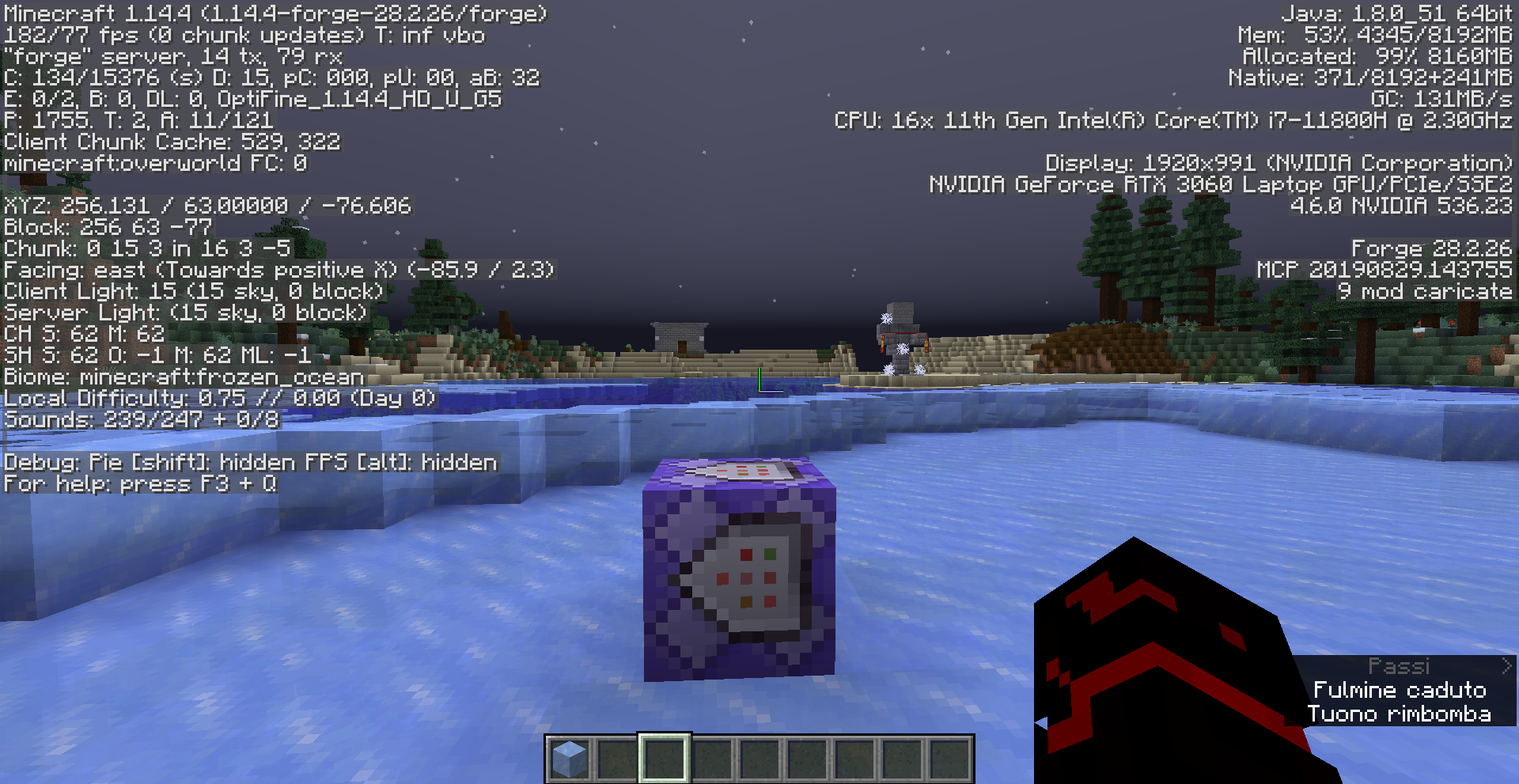The width and height of the screenshot is (1519, 784).
Task: Toggle the 'Passi' subtitle entry
Action: 1400,665
